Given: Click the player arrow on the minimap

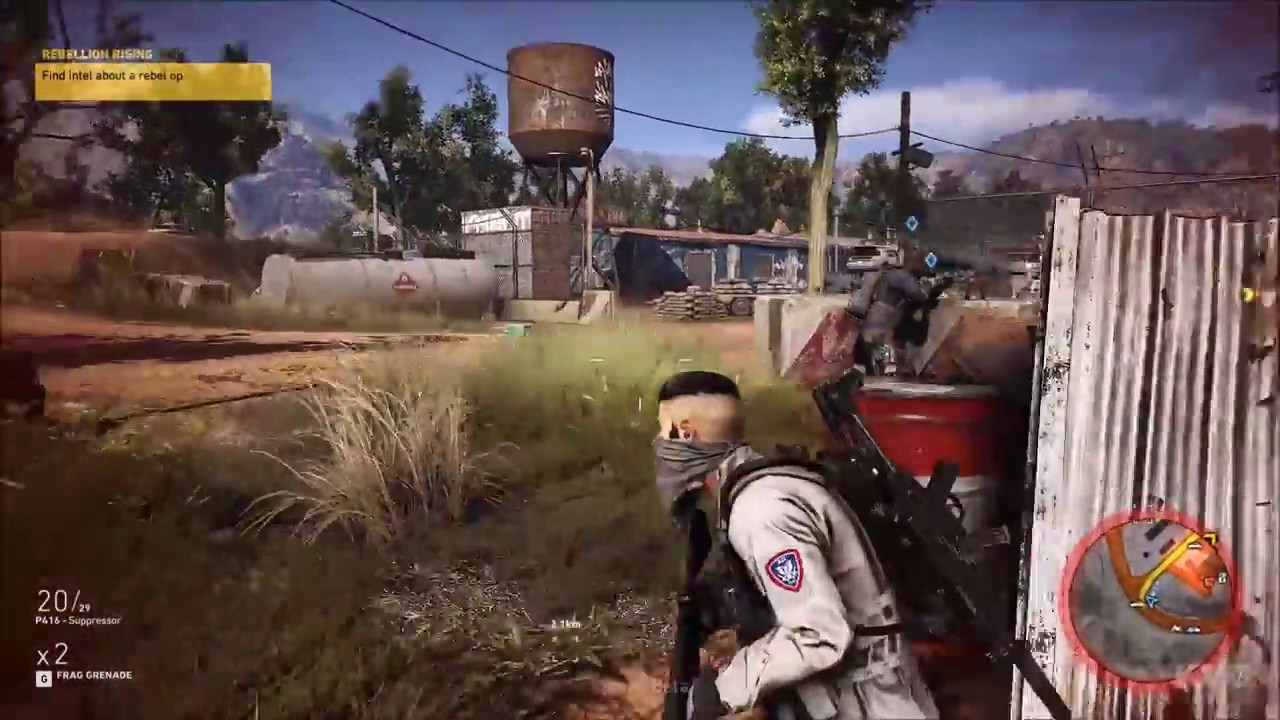Looking at the screenshot, I should tap(1151, 598).
